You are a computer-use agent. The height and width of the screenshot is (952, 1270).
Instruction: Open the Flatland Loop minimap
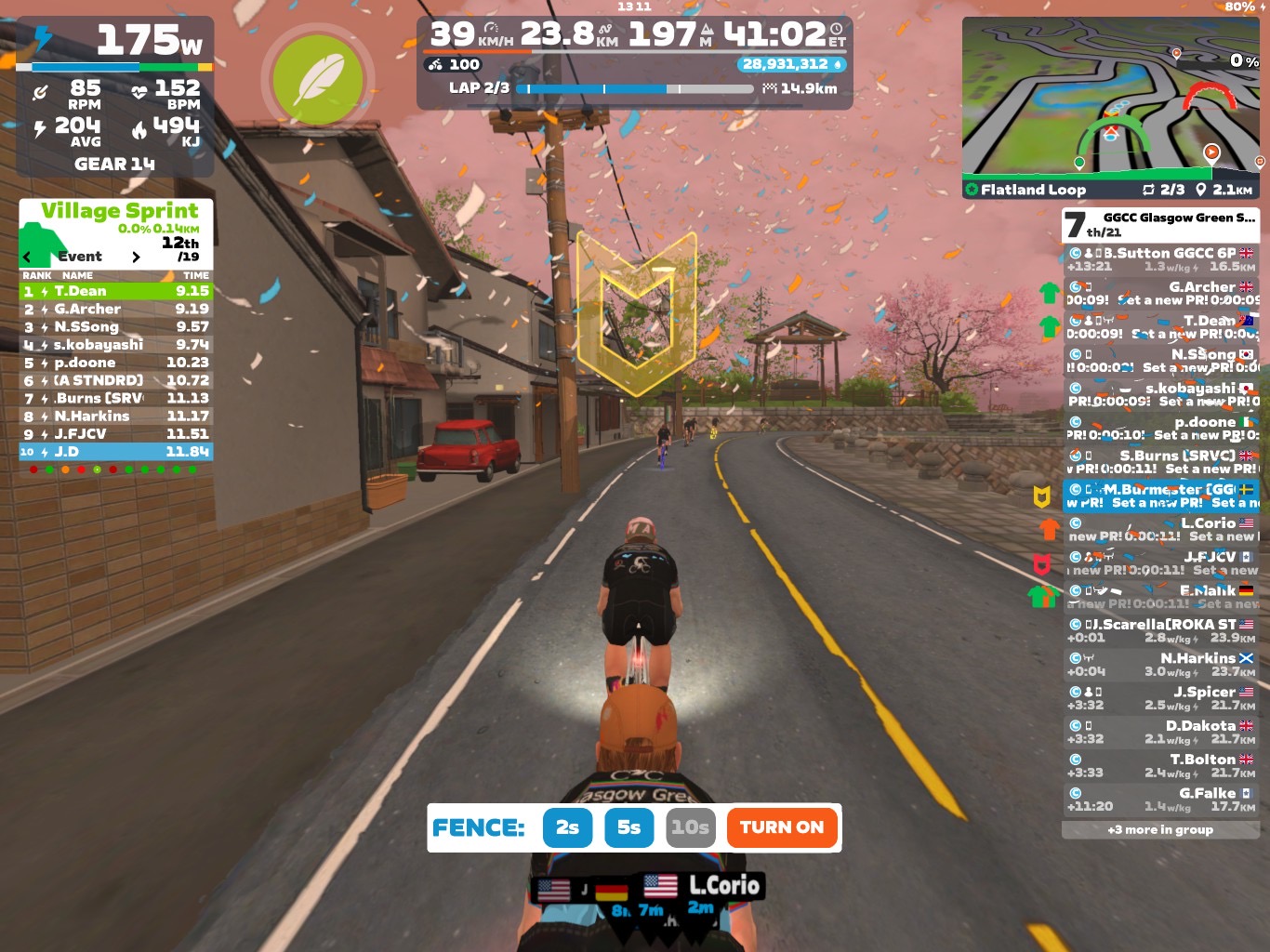tap(1111, 107)
